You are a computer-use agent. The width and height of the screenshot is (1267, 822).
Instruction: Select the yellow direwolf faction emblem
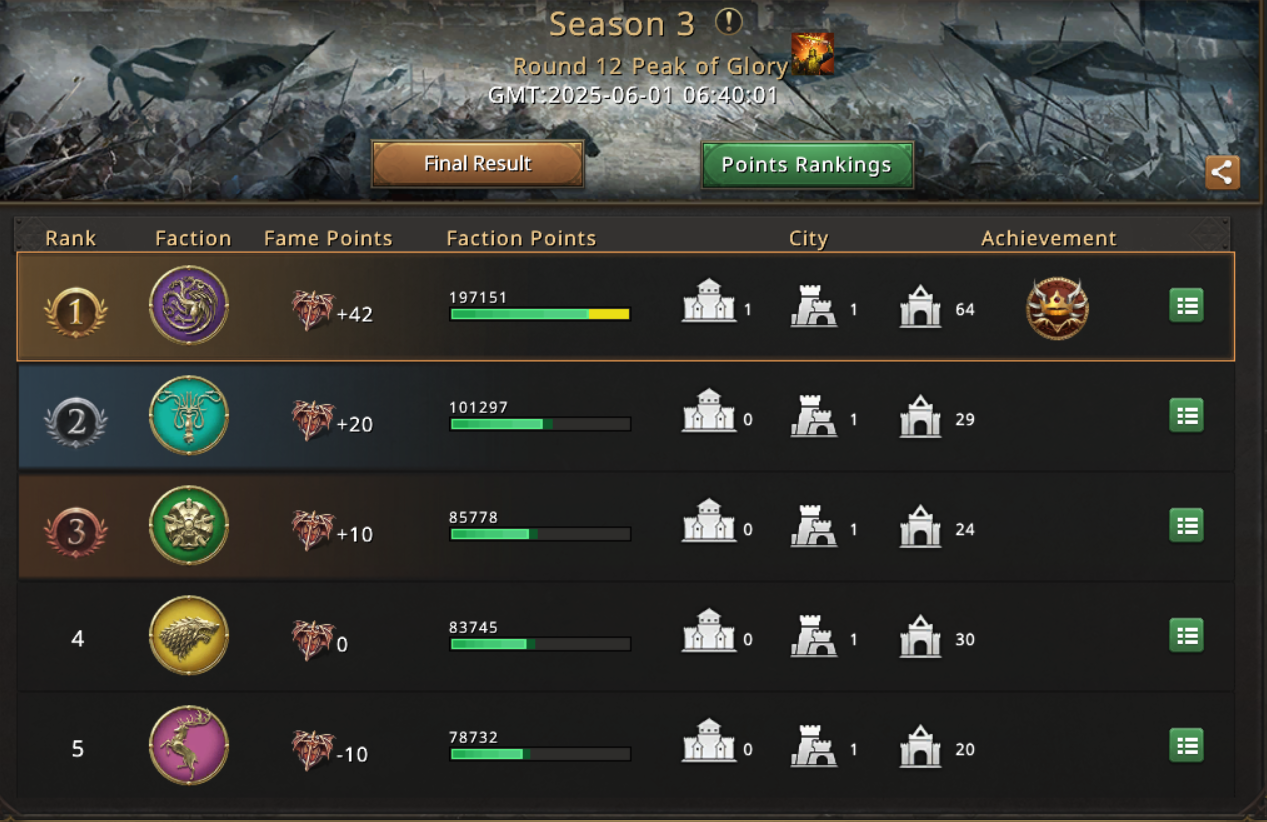click(189, 636)
